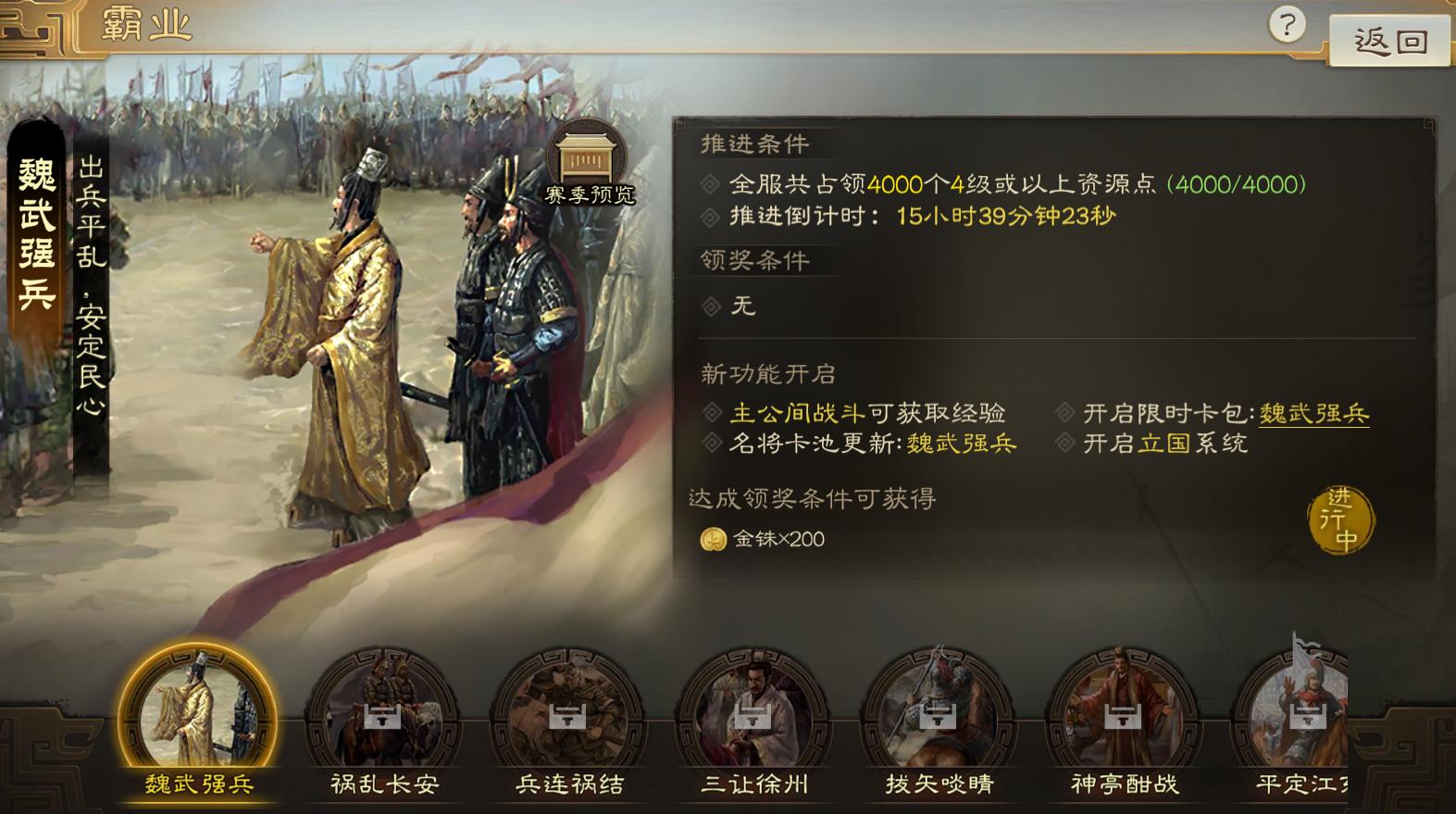
Task: Switch to the 霸业 title tab
Action: [x=144, y=27]
